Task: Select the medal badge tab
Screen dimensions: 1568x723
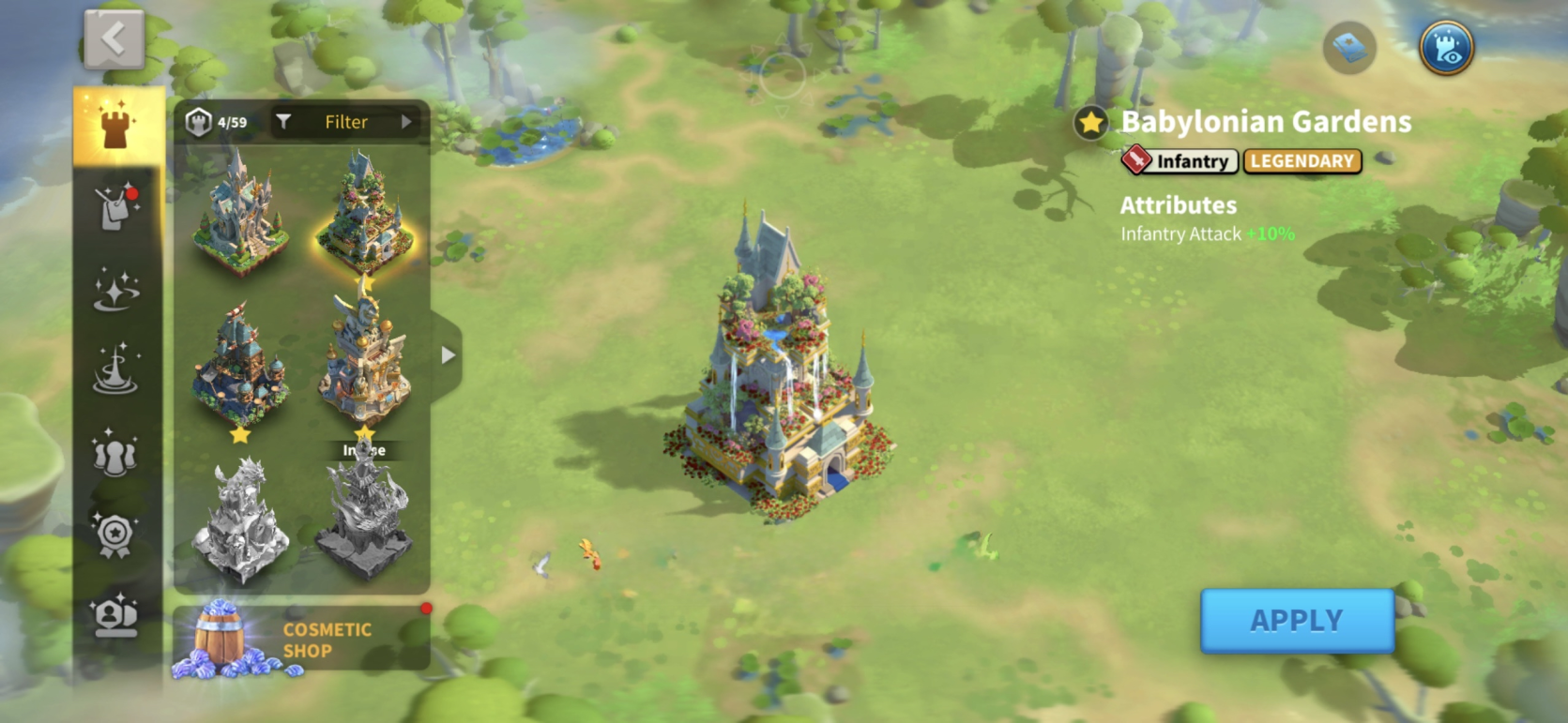Action: (116, 535)
